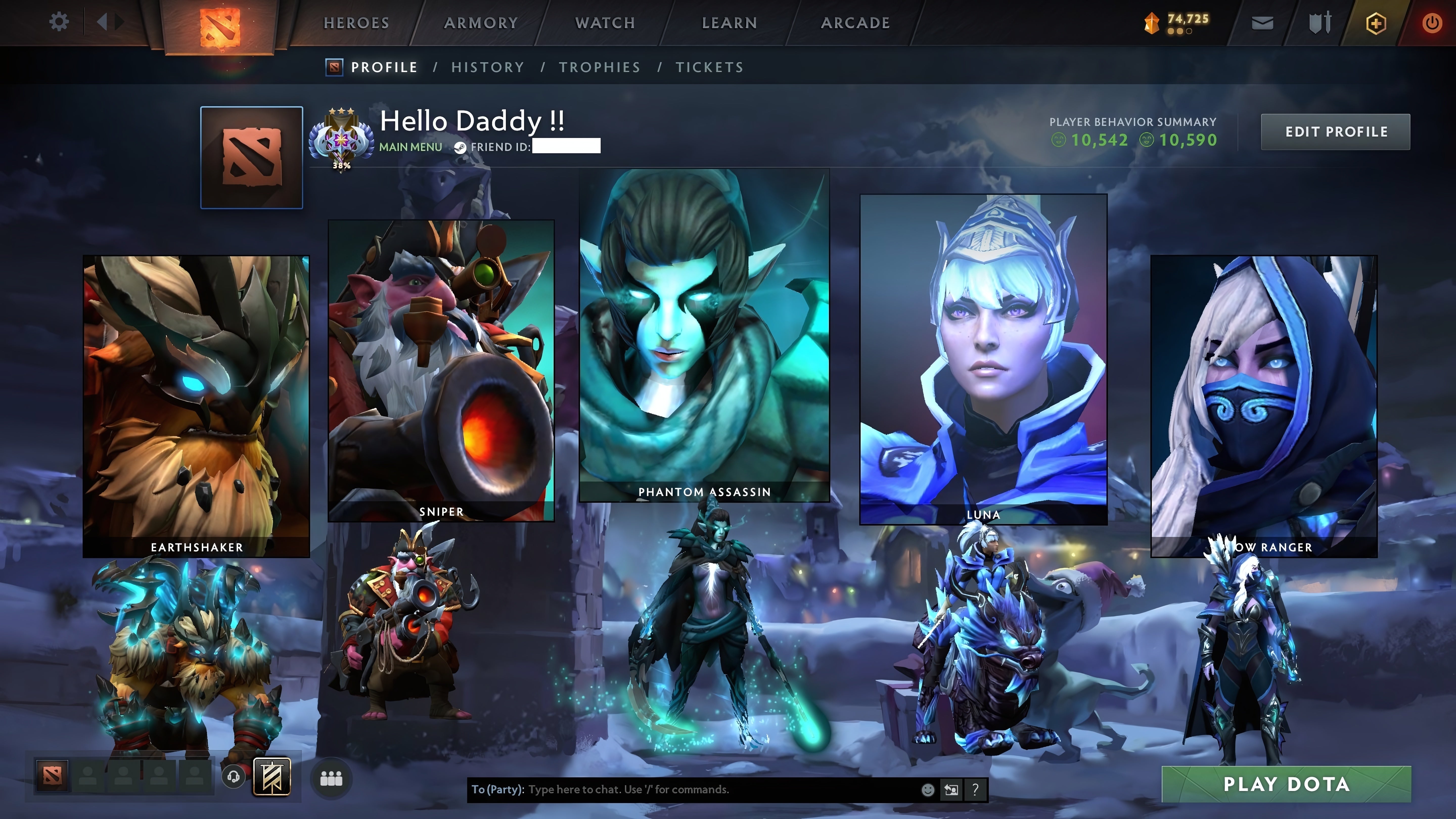The image size is (1456, 819).
Task: Open the Heroes menu
Action: (356, 23)
